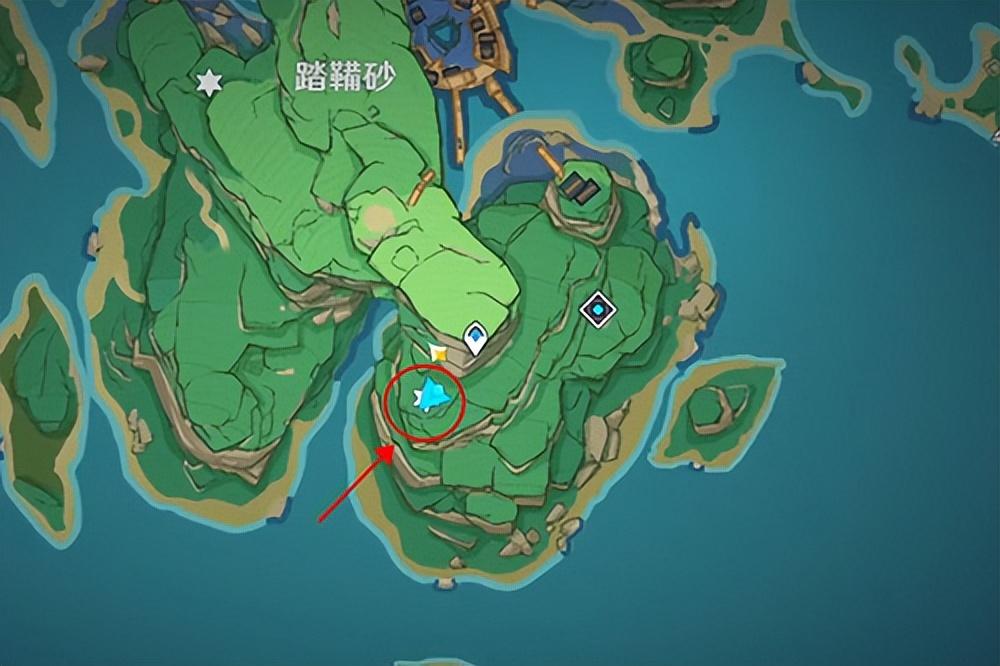Click the diamond-shaped domain marker
Screen dimensions: 1000x666
click(x=598, y=309)
